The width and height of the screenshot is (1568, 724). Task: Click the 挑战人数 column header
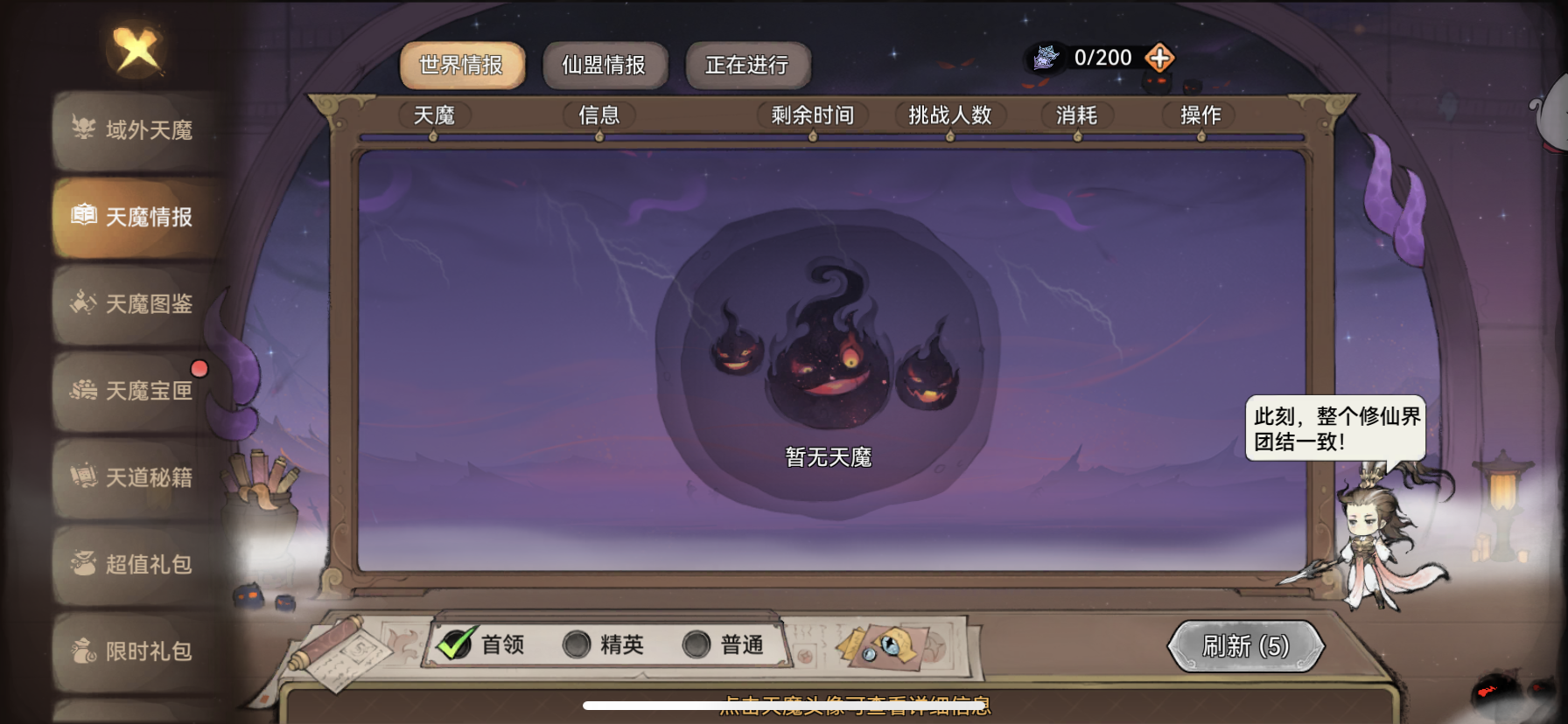(949, 115)
